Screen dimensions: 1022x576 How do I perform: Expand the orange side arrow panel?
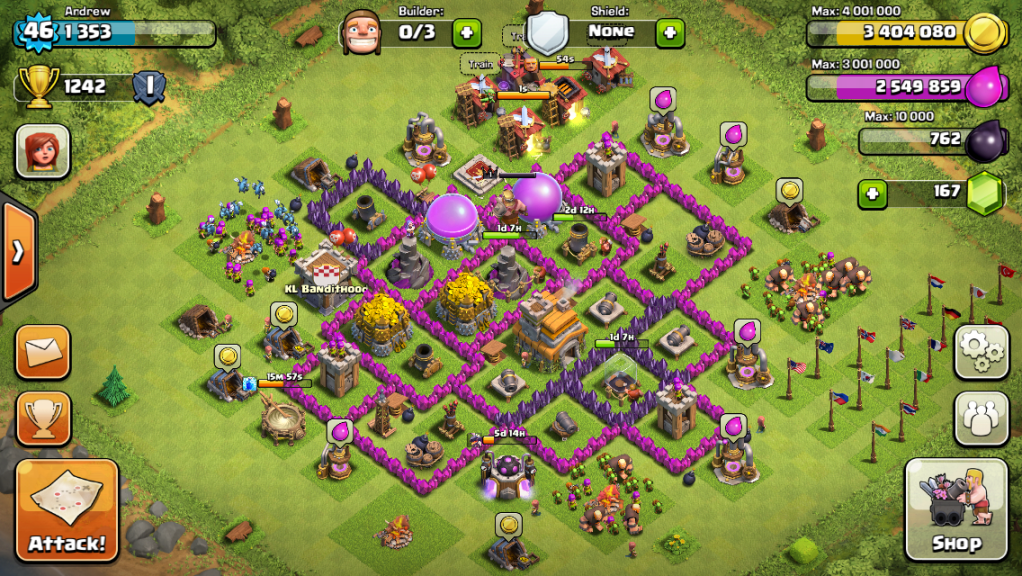point(17,251)
